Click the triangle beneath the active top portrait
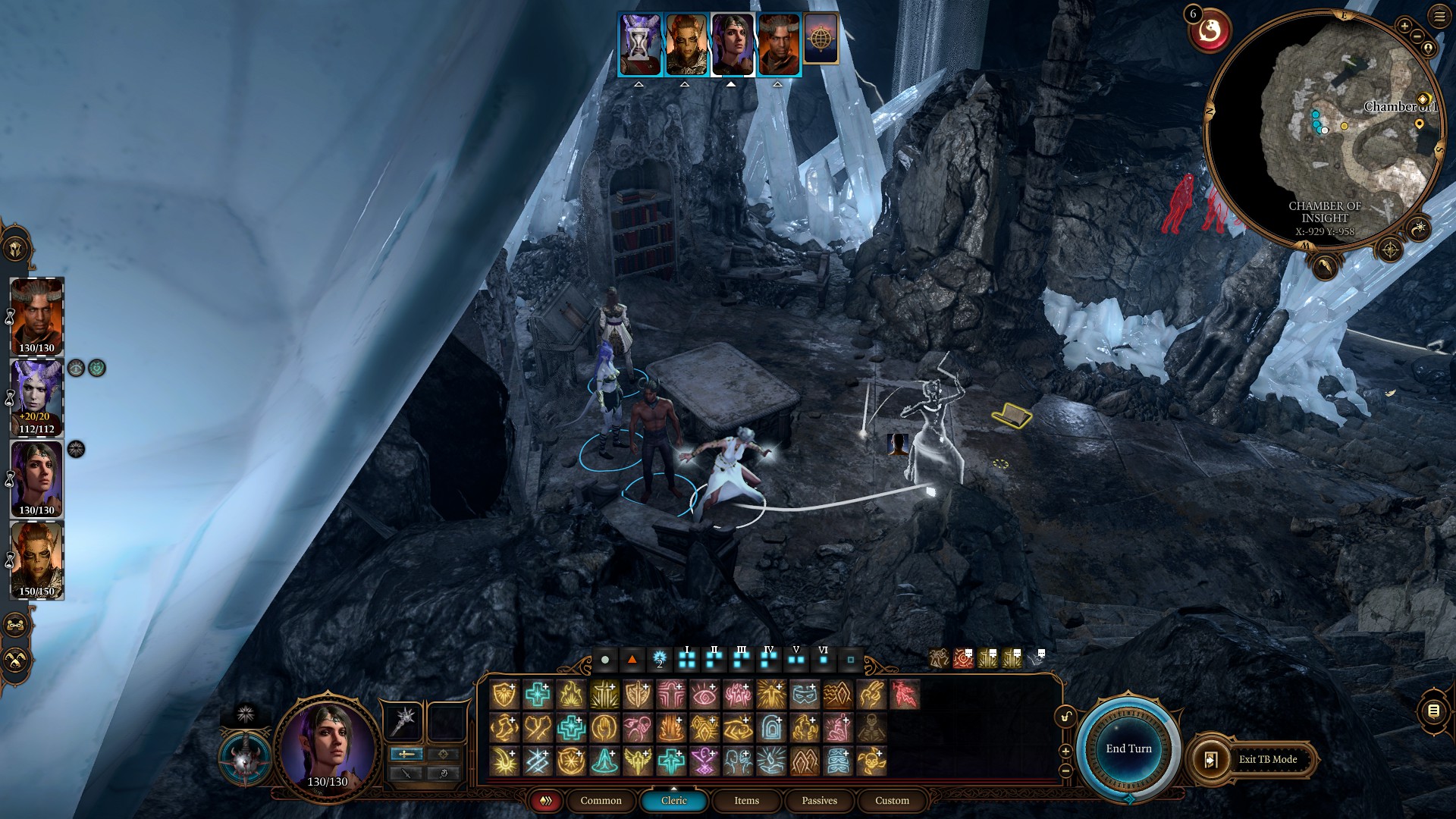The image size is (1456, 819). click(x=730, y=83)
